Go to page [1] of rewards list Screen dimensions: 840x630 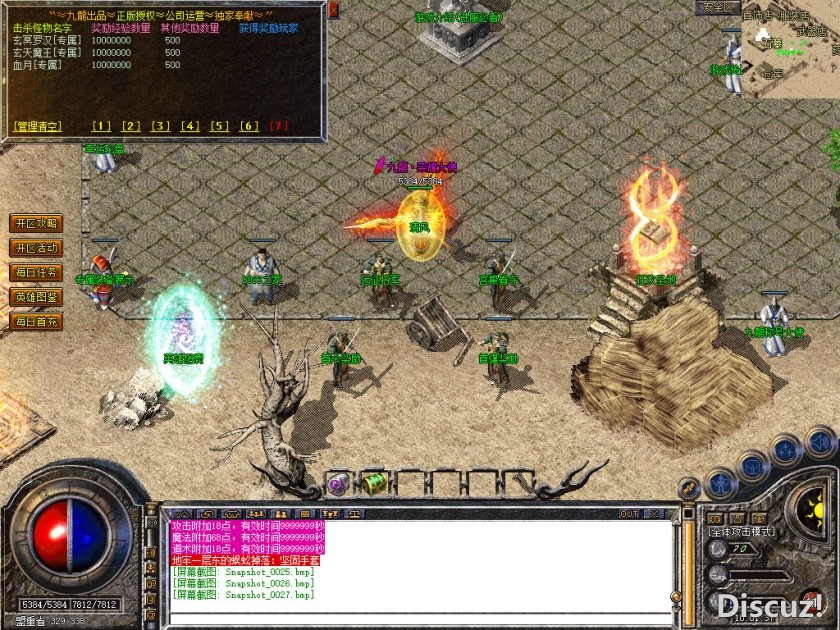point(101,126)
